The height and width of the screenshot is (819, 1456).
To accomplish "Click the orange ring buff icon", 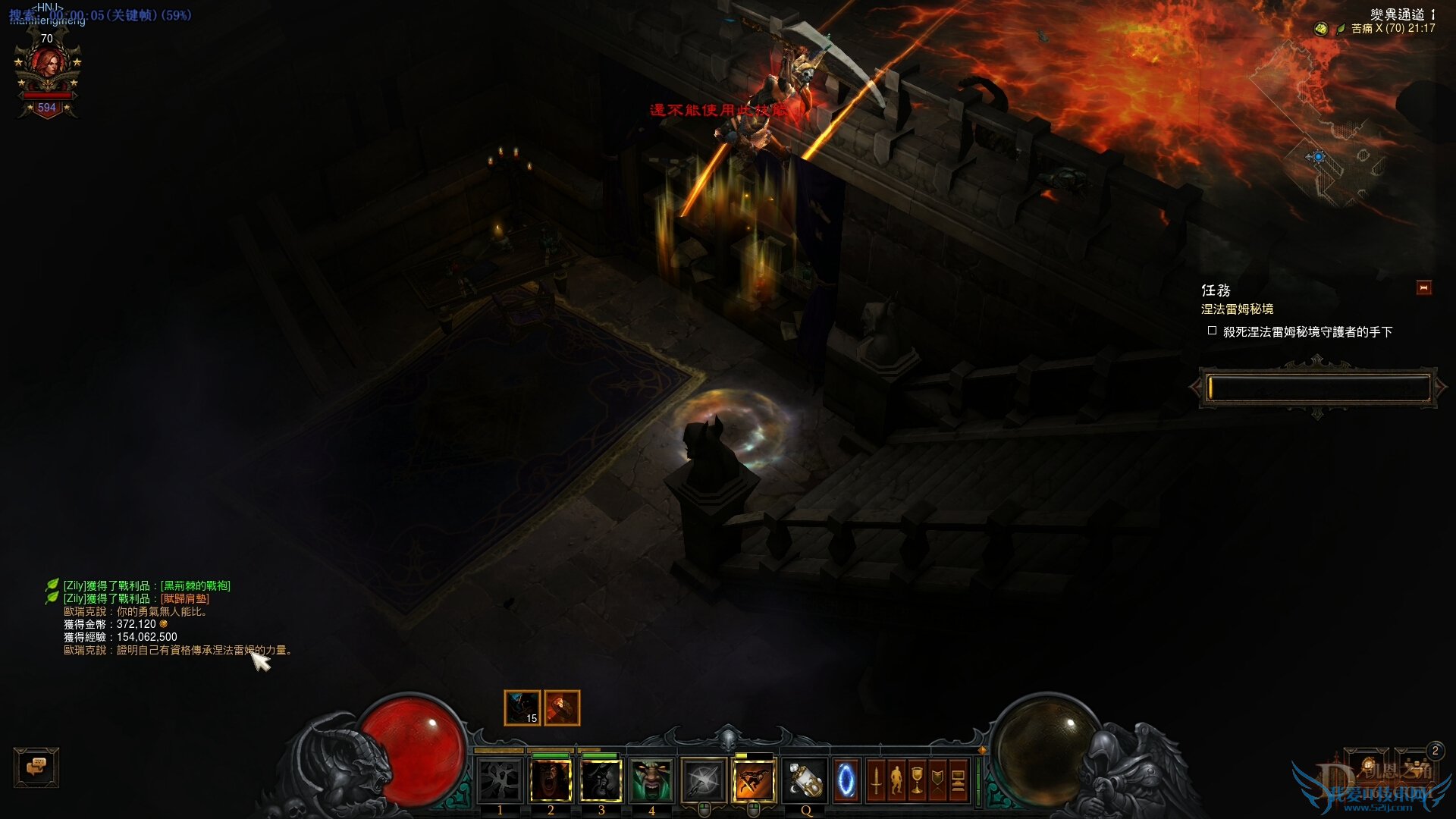I will click(562, 708).
